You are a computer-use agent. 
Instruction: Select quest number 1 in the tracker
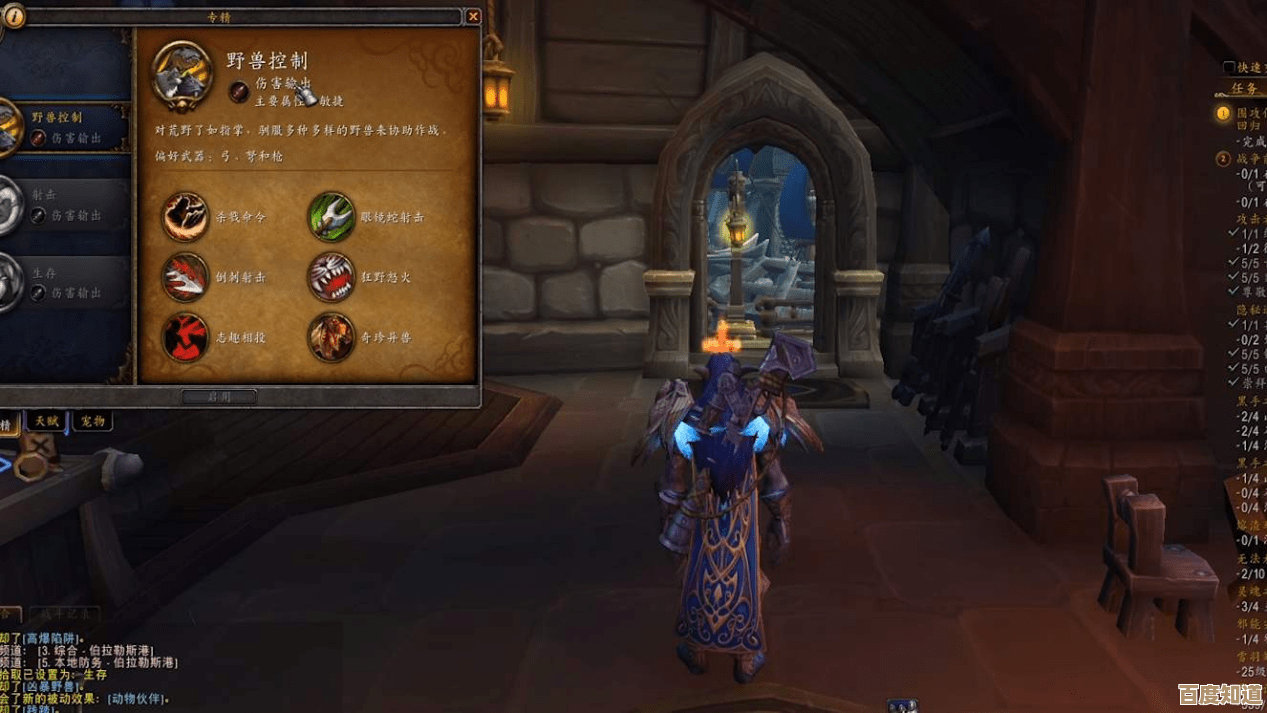(x=1223, y=114)
